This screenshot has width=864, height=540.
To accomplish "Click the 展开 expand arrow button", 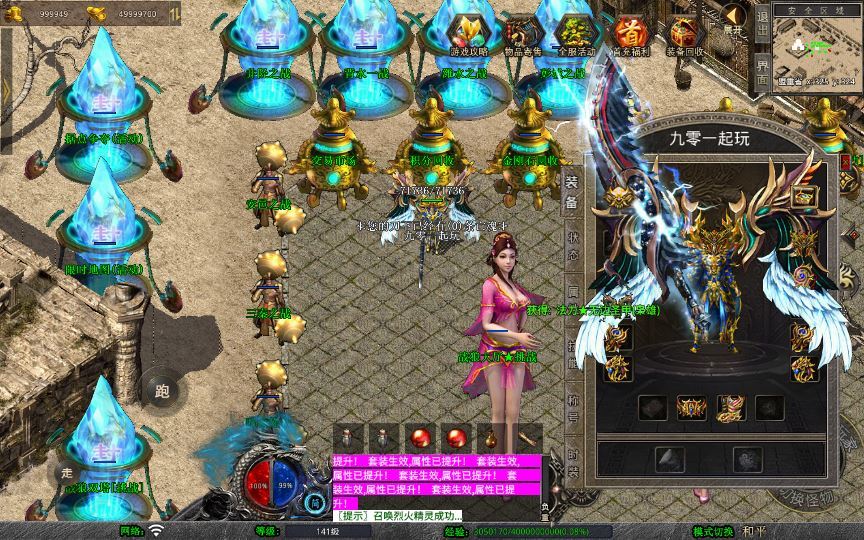I will pyautogui.click(x=735, y=19).
